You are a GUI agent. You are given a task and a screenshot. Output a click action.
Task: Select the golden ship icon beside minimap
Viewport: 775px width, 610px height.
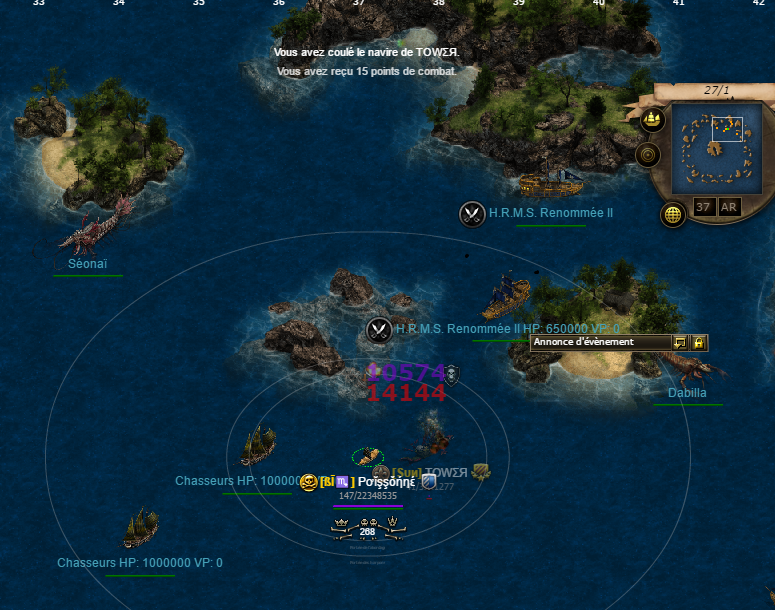(652, 120)
